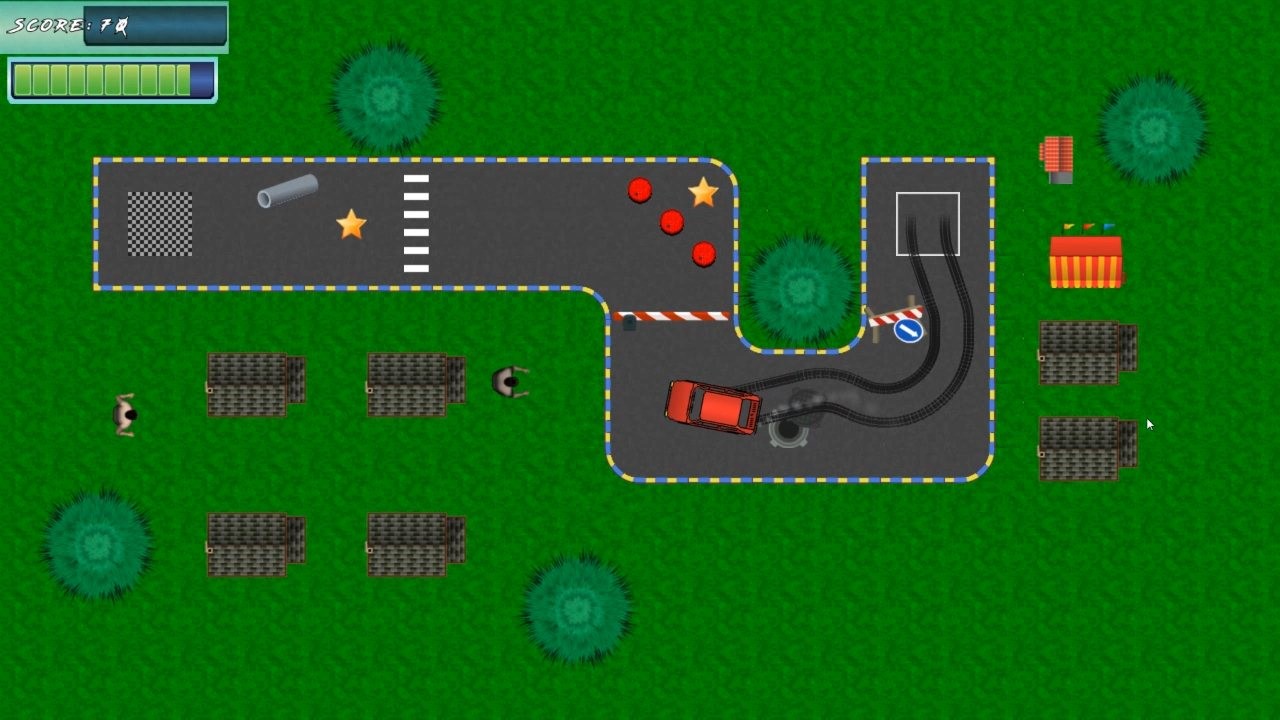The height and width of the screenshot is (720, 1280).
Task: Click the orange high-rise building
Action: coord(1058,158)
